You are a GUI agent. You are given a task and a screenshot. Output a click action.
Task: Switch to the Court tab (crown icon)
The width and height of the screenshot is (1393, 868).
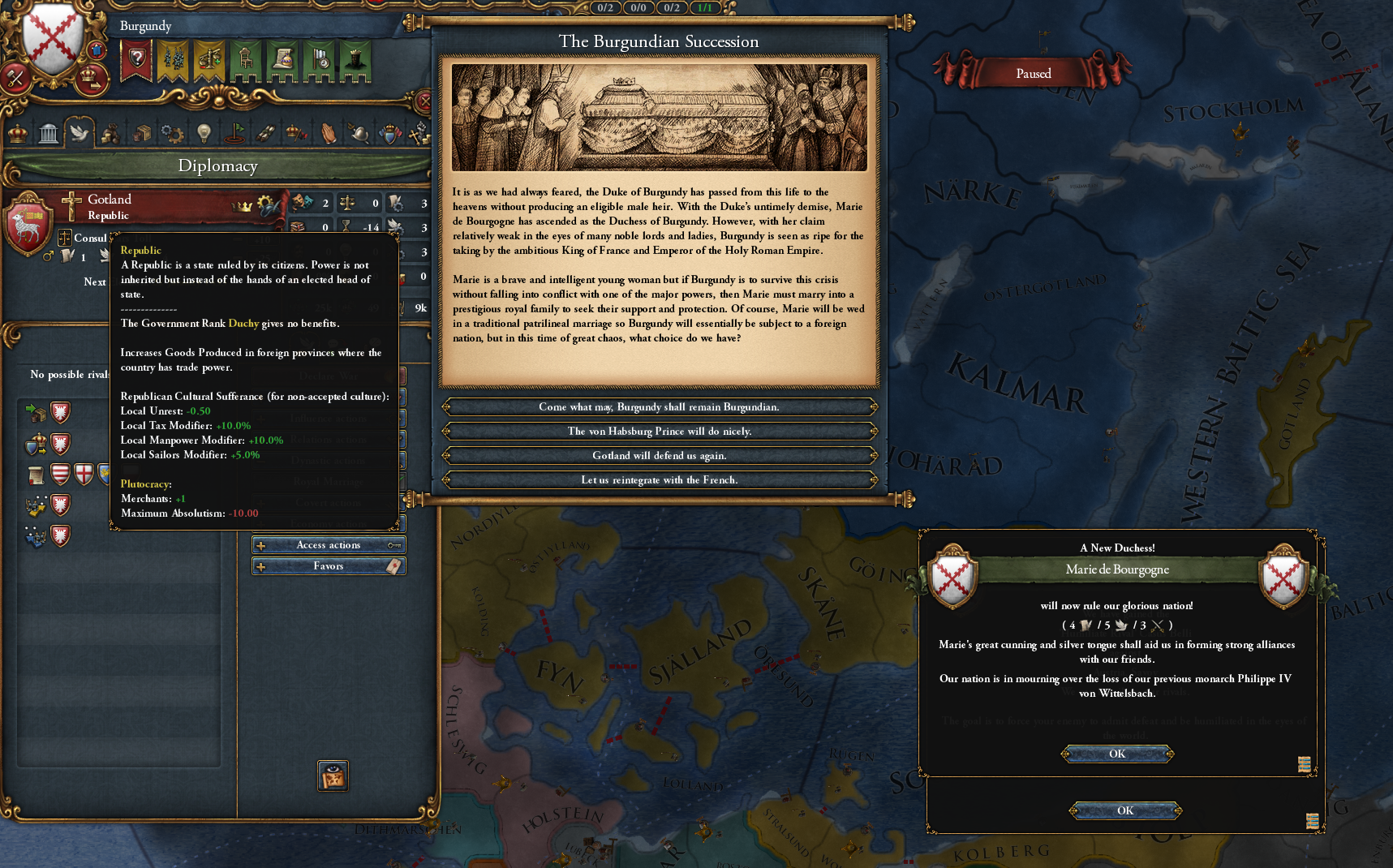17,132
